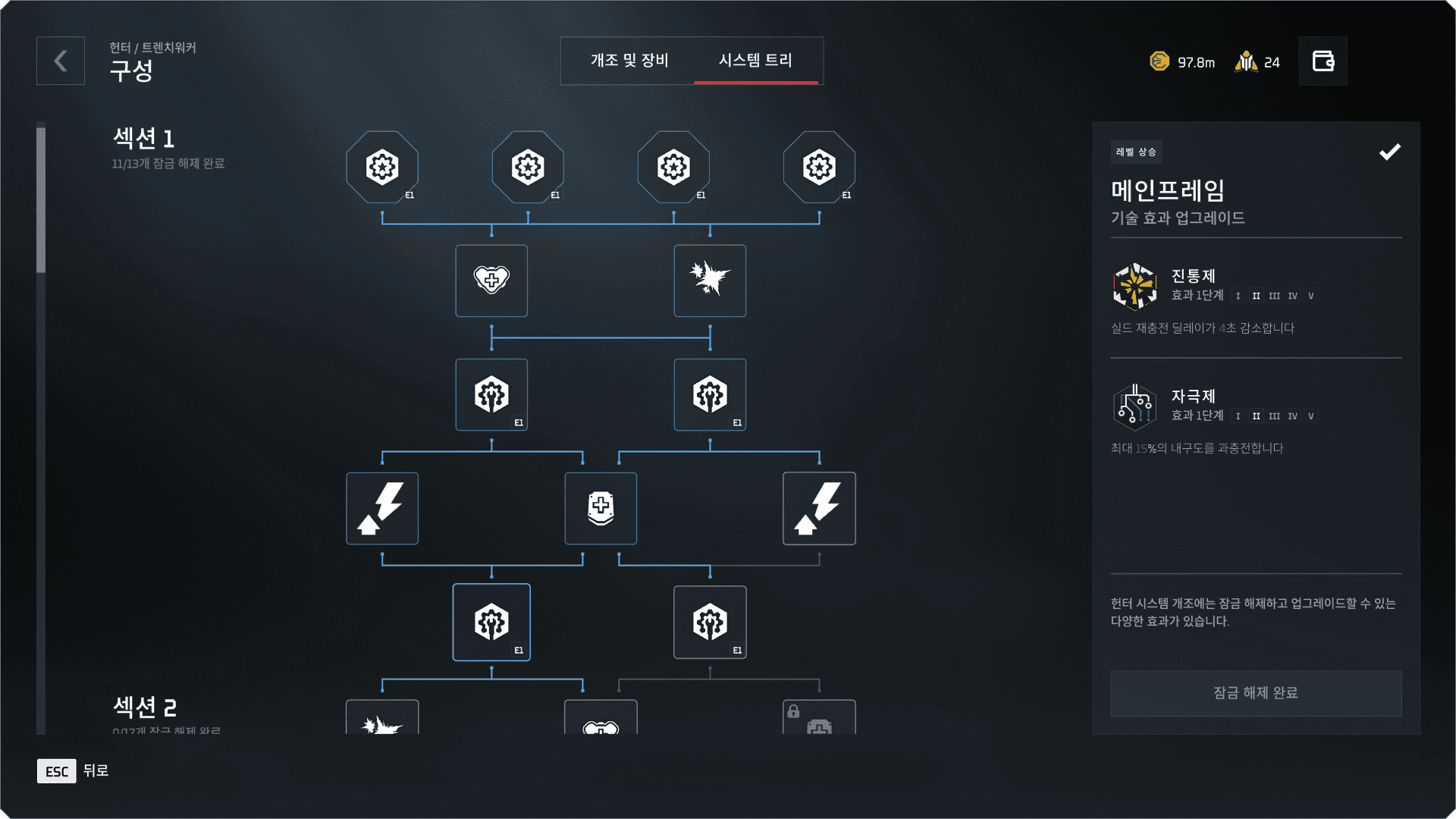Select the 시스템 트리 tab
Viewport: 1456px width, 819px height.
pos(757,61)
